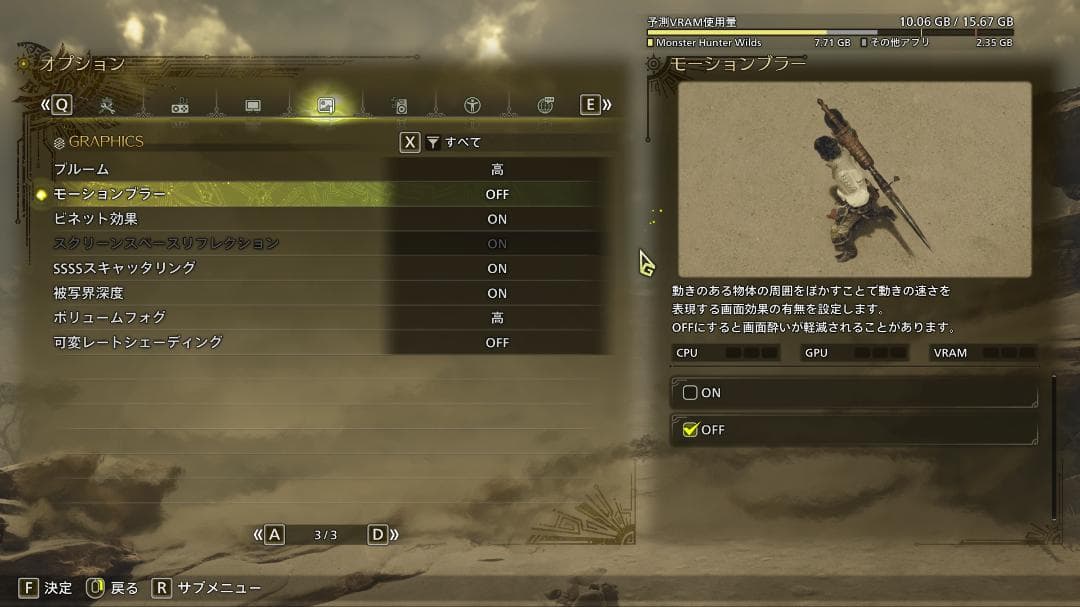Choose the checked OFF option
The width and height of the screenshot is (1080, 607).
855,430
